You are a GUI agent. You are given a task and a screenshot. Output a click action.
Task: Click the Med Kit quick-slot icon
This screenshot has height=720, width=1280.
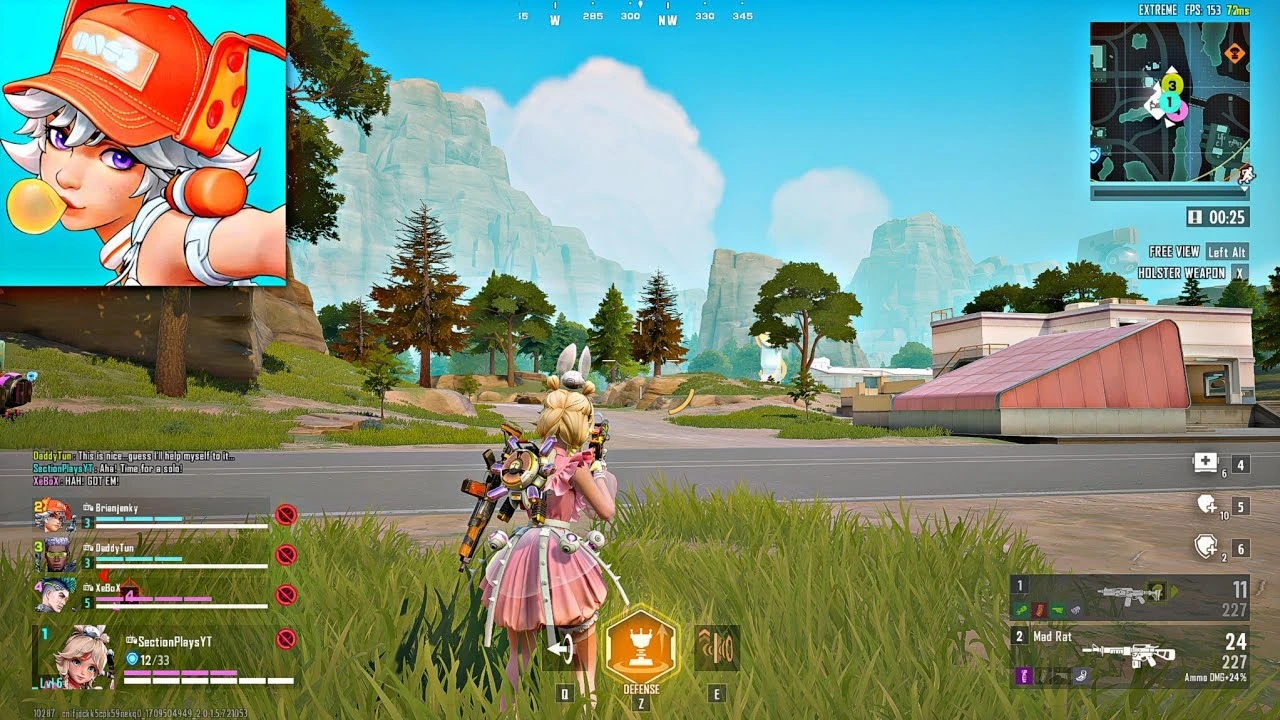tap(1205, 462)
